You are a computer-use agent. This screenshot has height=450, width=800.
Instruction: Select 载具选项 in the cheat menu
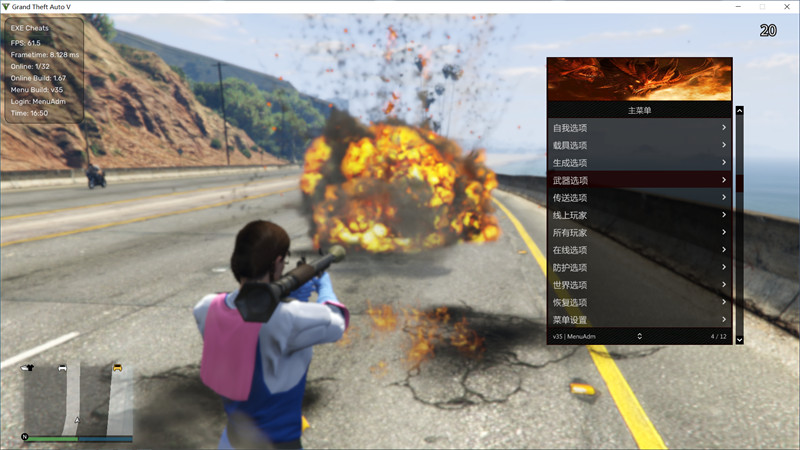pos(640,145)
